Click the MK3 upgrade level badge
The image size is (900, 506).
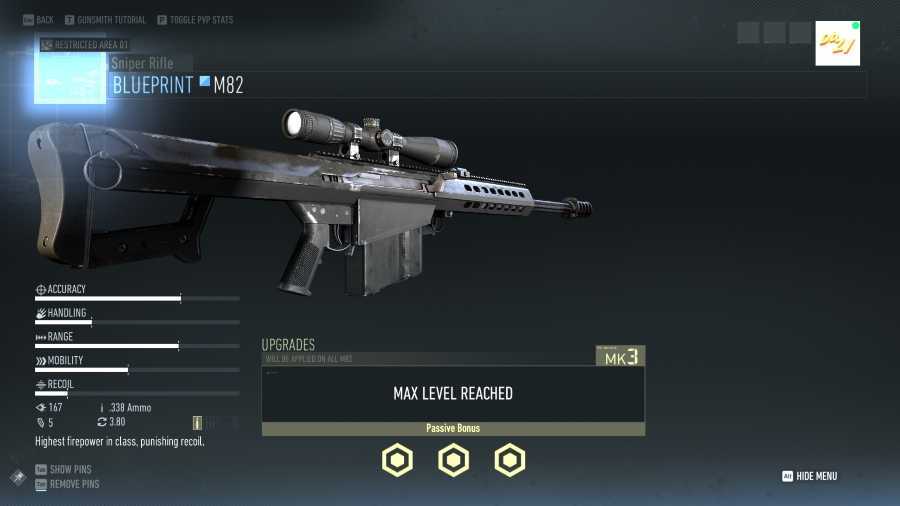pos(620,356)
